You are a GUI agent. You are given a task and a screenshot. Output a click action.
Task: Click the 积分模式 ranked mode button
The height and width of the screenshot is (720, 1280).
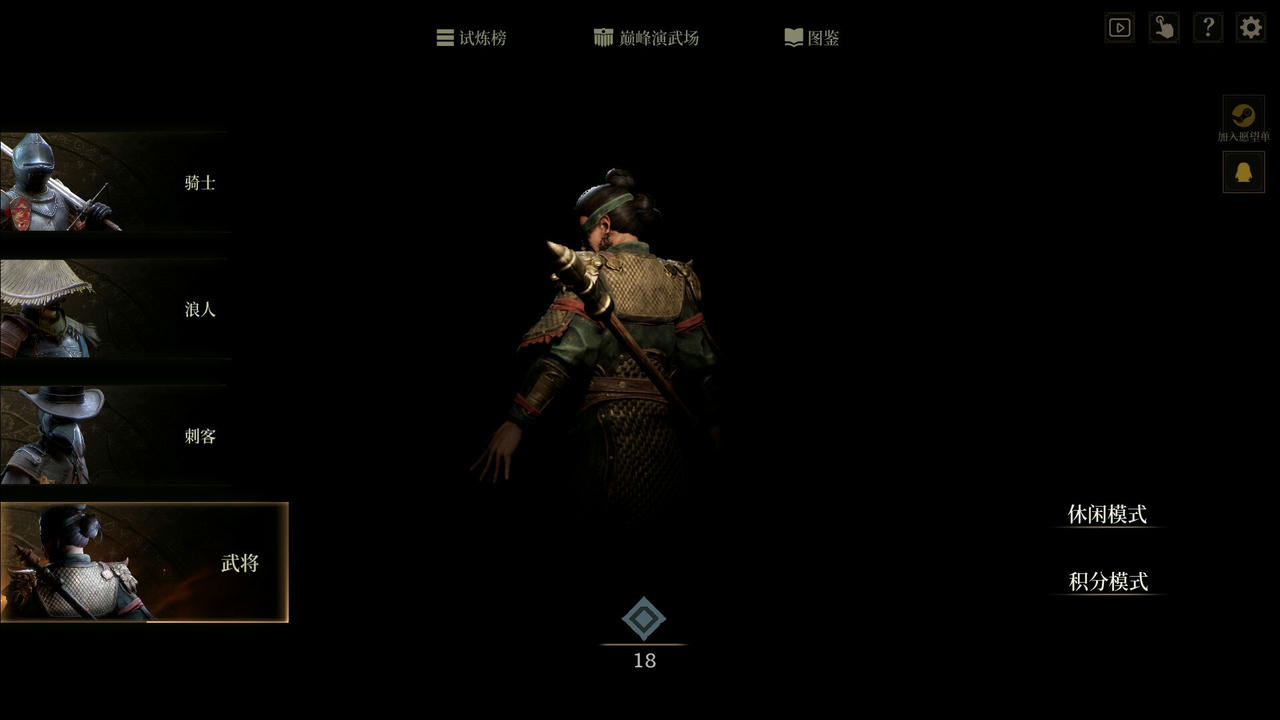click(x=1107, y=581)
